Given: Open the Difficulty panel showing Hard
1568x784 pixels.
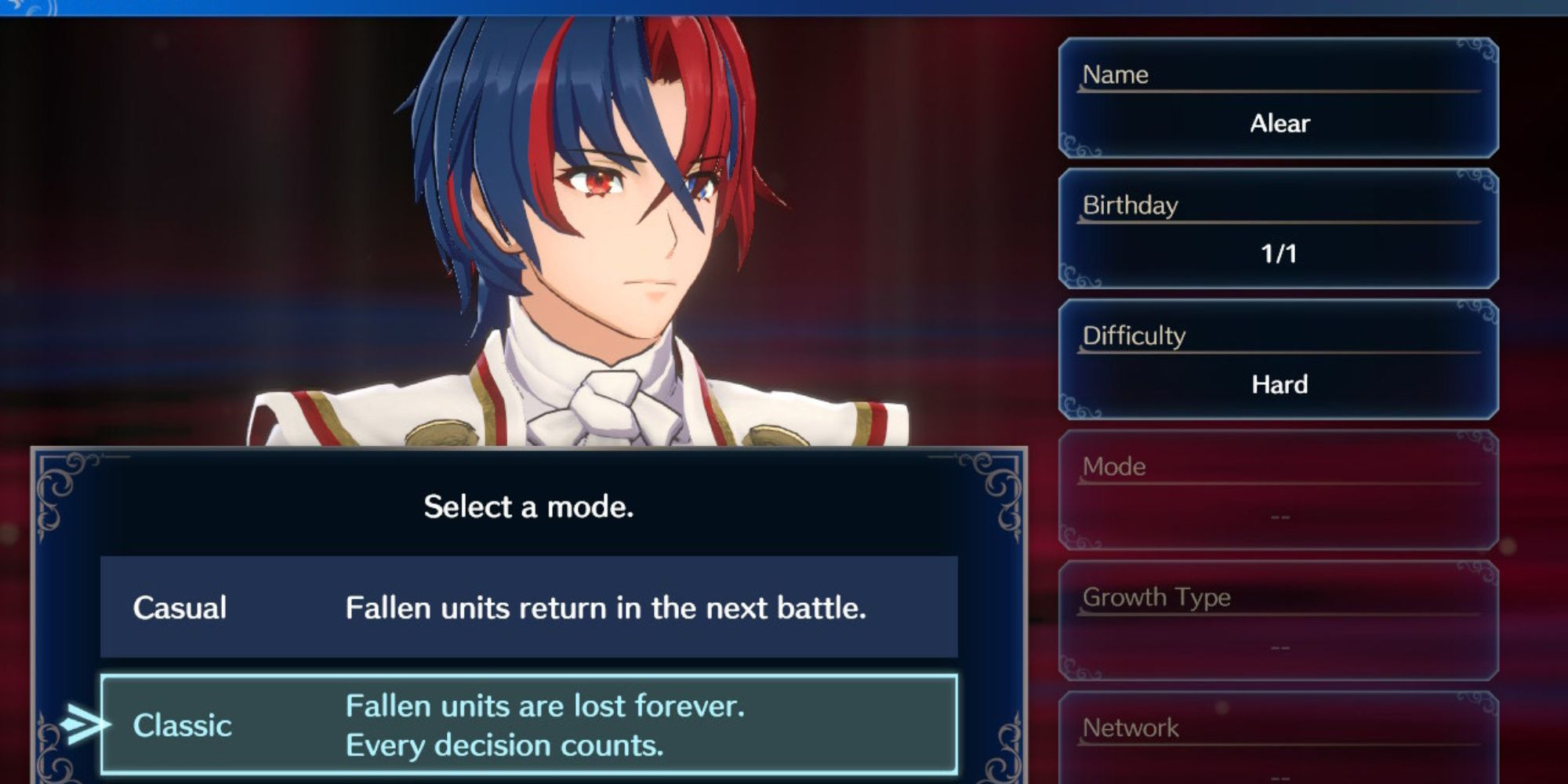Looking at the screenshot, I should click(x=1279, y=361).
